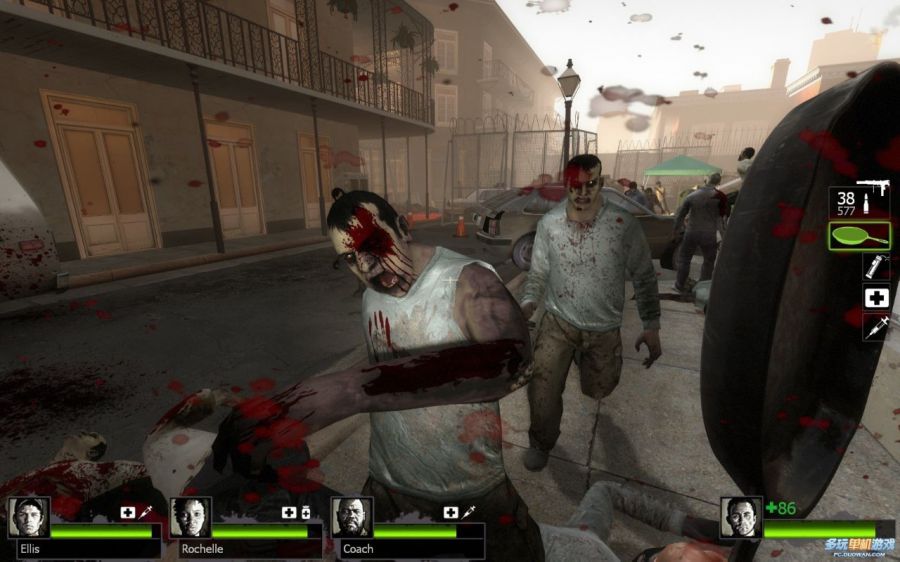Image resolution: width=900 pixels, height=562 pixels.
Task: Click Coach's teammate portrait
Action: [352, 517]
